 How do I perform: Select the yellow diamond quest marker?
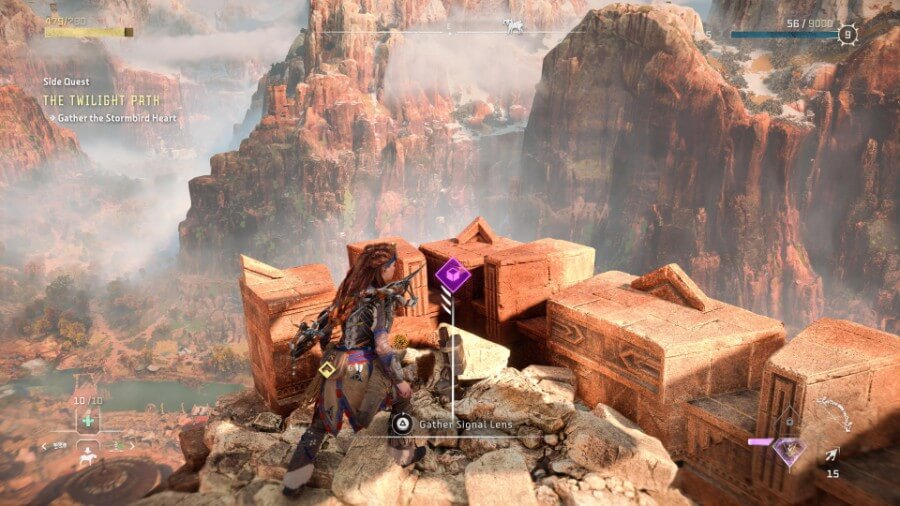[327, 370]
